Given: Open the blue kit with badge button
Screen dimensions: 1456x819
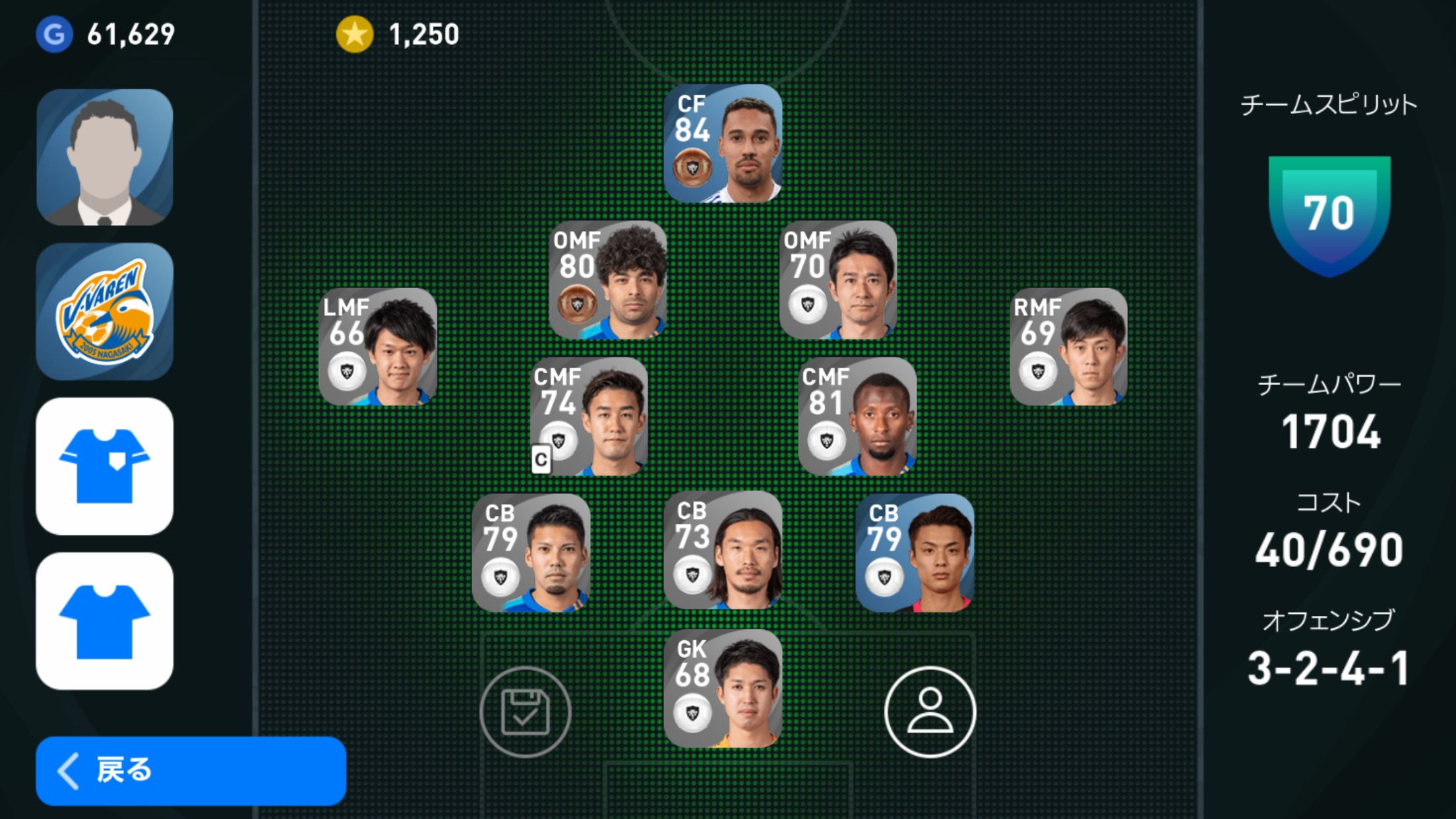Looking at the screenshot, I should pos(105,466).
